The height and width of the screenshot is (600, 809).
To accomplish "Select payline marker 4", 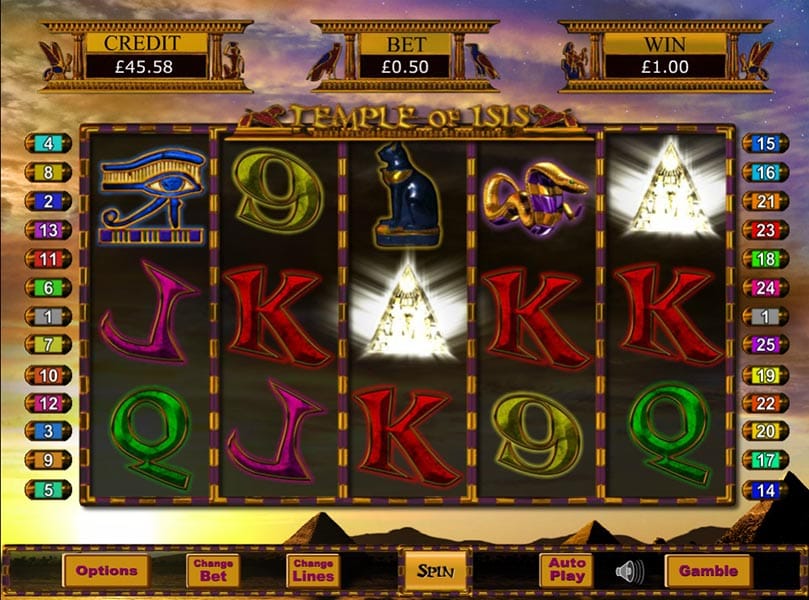I will click(49, 143).
